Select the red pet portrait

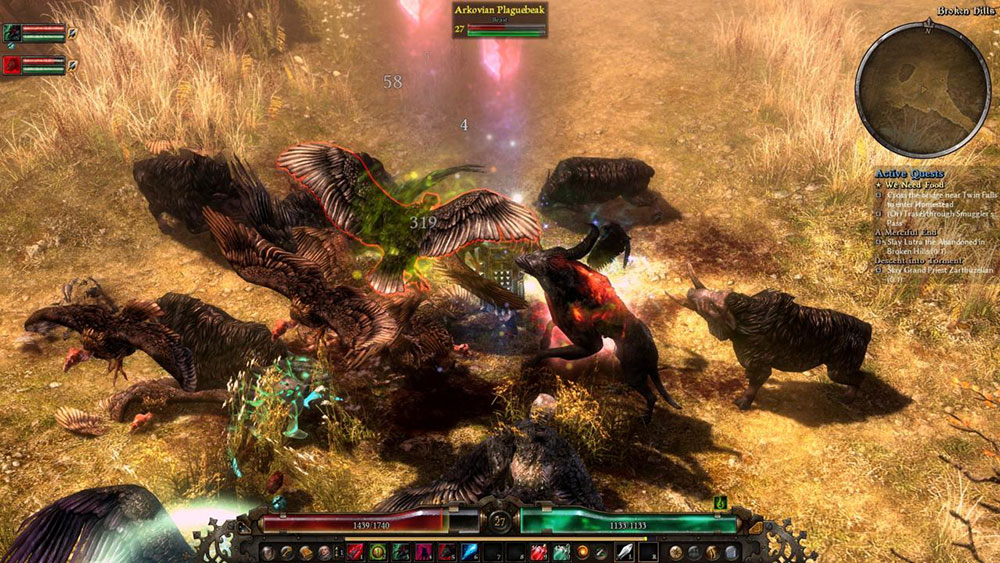[13, 65]
